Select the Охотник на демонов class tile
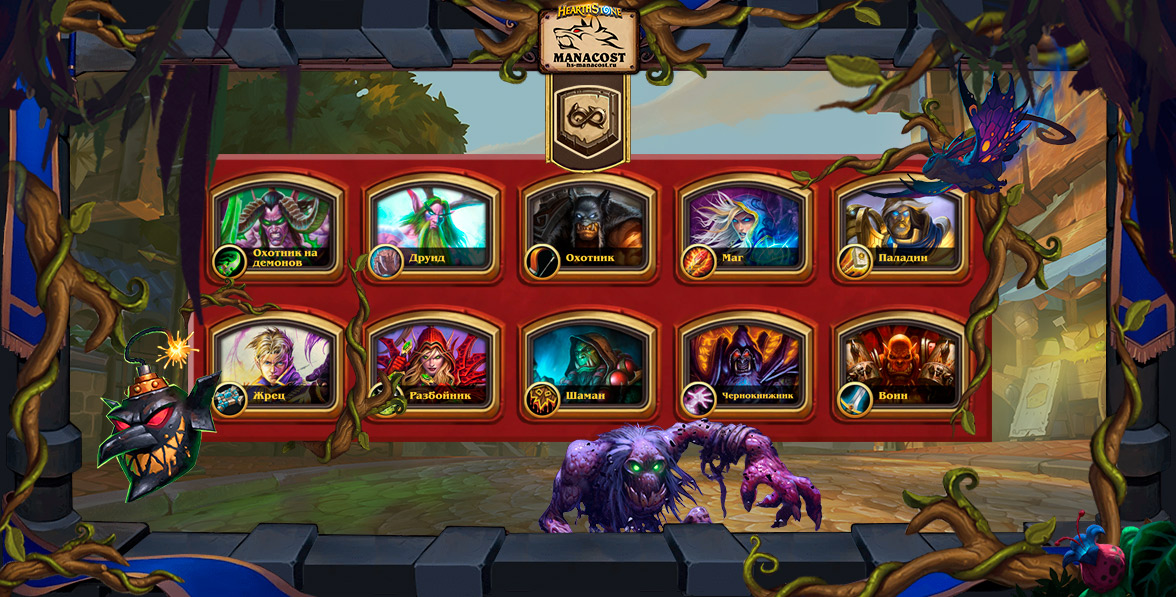The width and height of the screenshot is (1176, 597). (276, 227)
